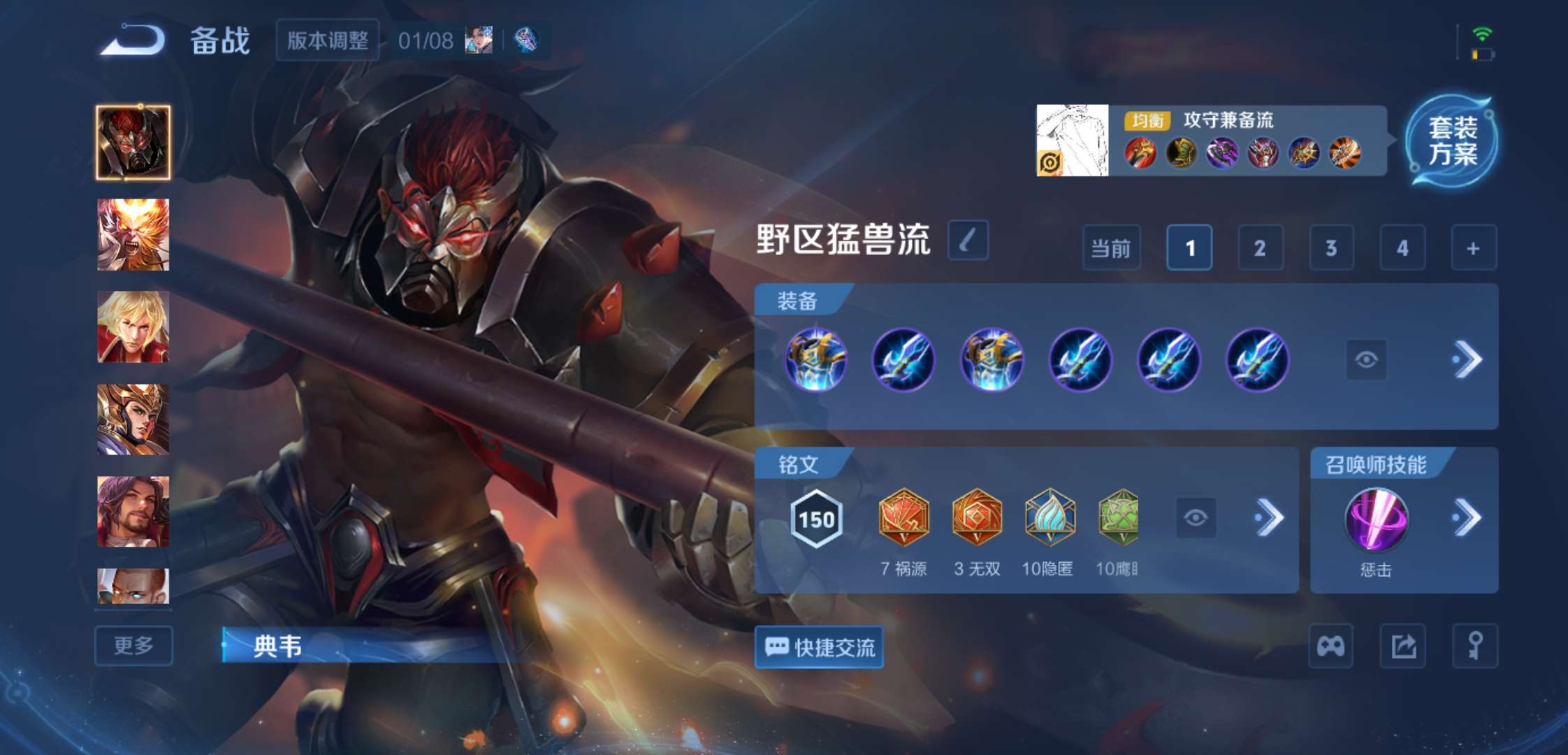Open the 快捷交流 quick chat panel

818,648
